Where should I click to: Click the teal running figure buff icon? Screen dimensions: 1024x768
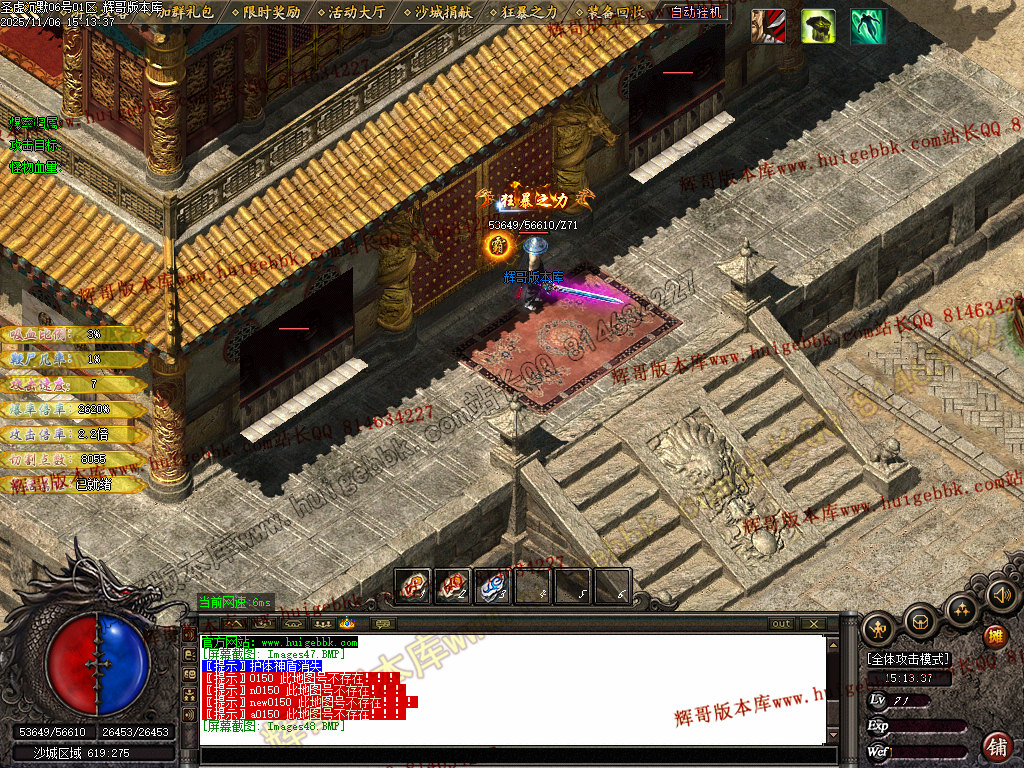click(x=868, y=26)
